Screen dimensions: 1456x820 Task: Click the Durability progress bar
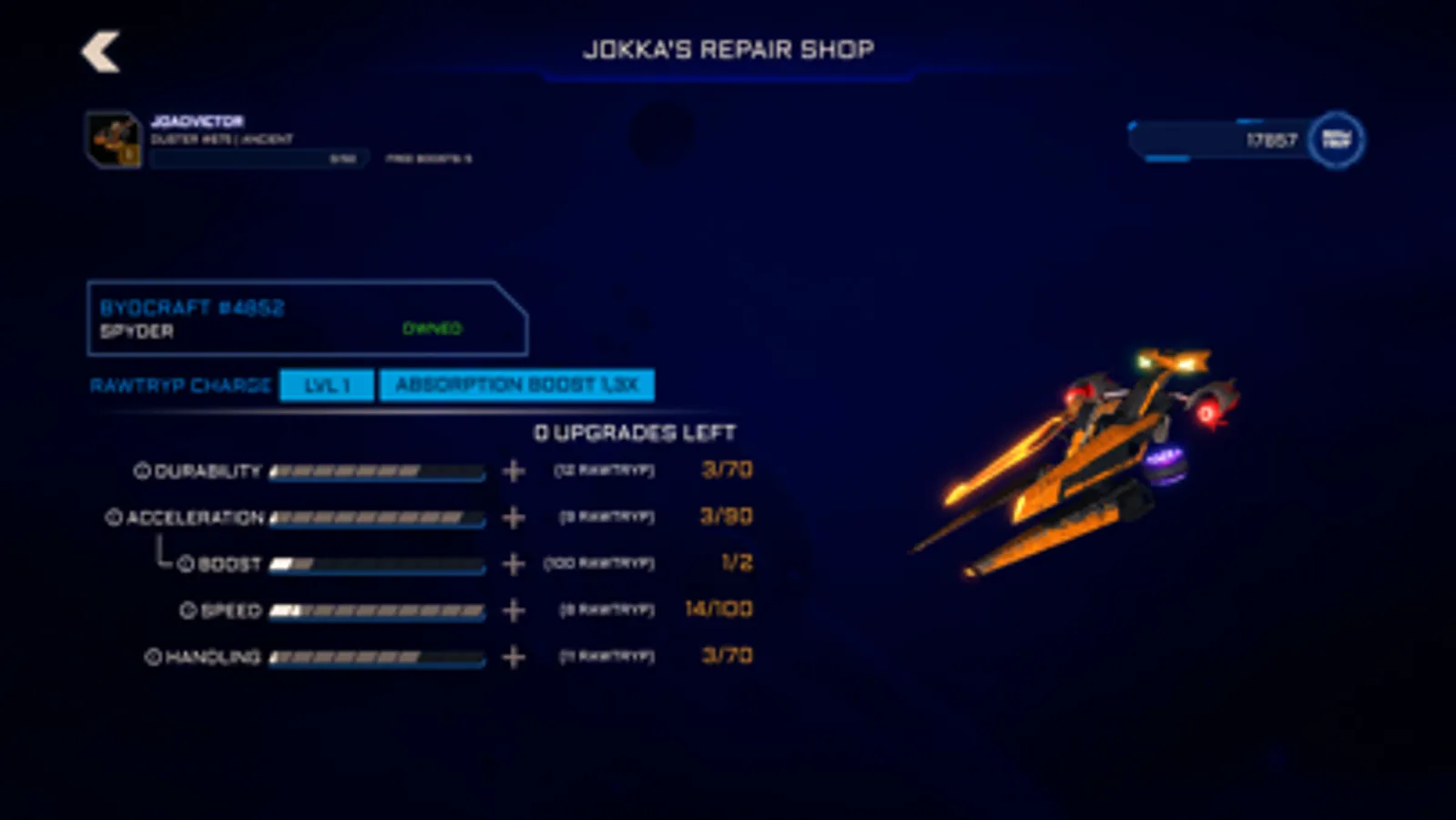pos(378,471)
